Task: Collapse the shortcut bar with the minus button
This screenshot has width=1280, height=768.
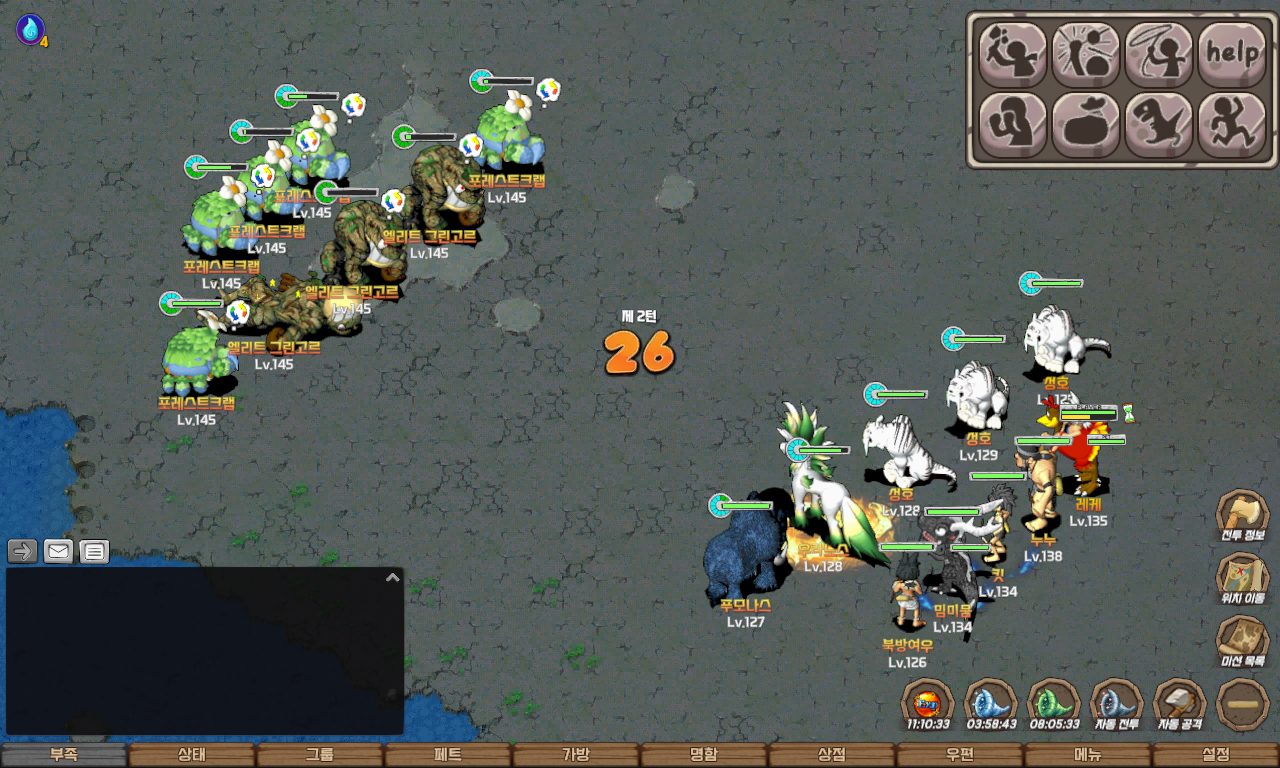Action: pyautogui.click(x=1243, y=705)
